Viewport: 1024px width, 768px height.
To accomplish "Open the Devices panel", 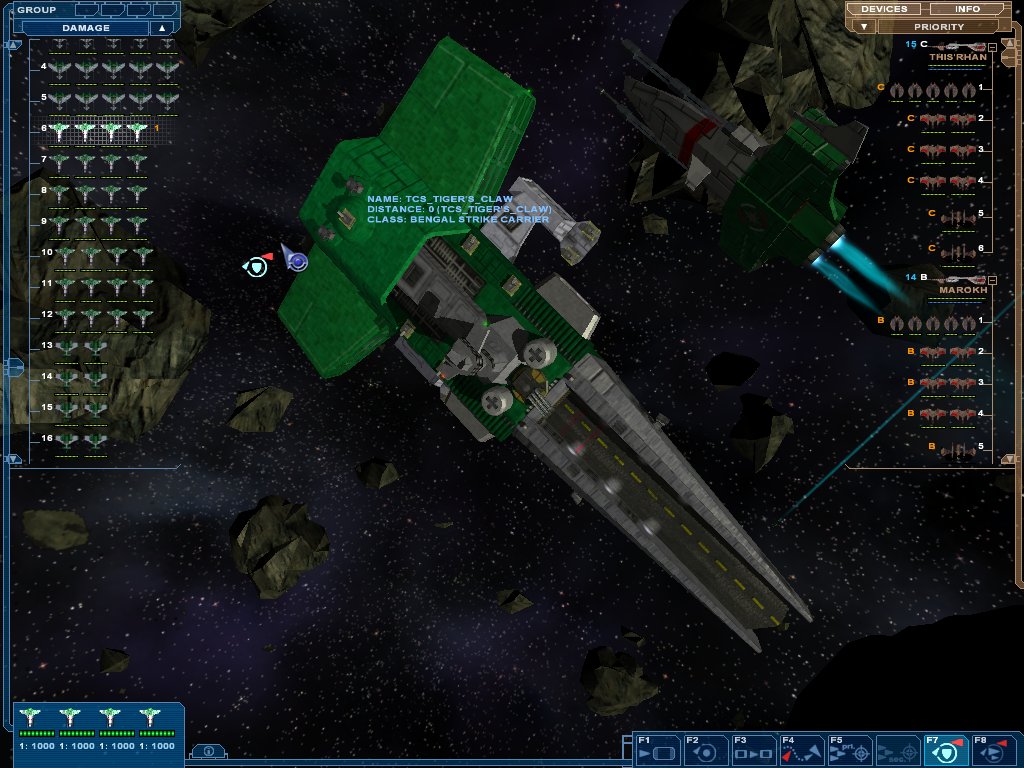I will 884,9.
